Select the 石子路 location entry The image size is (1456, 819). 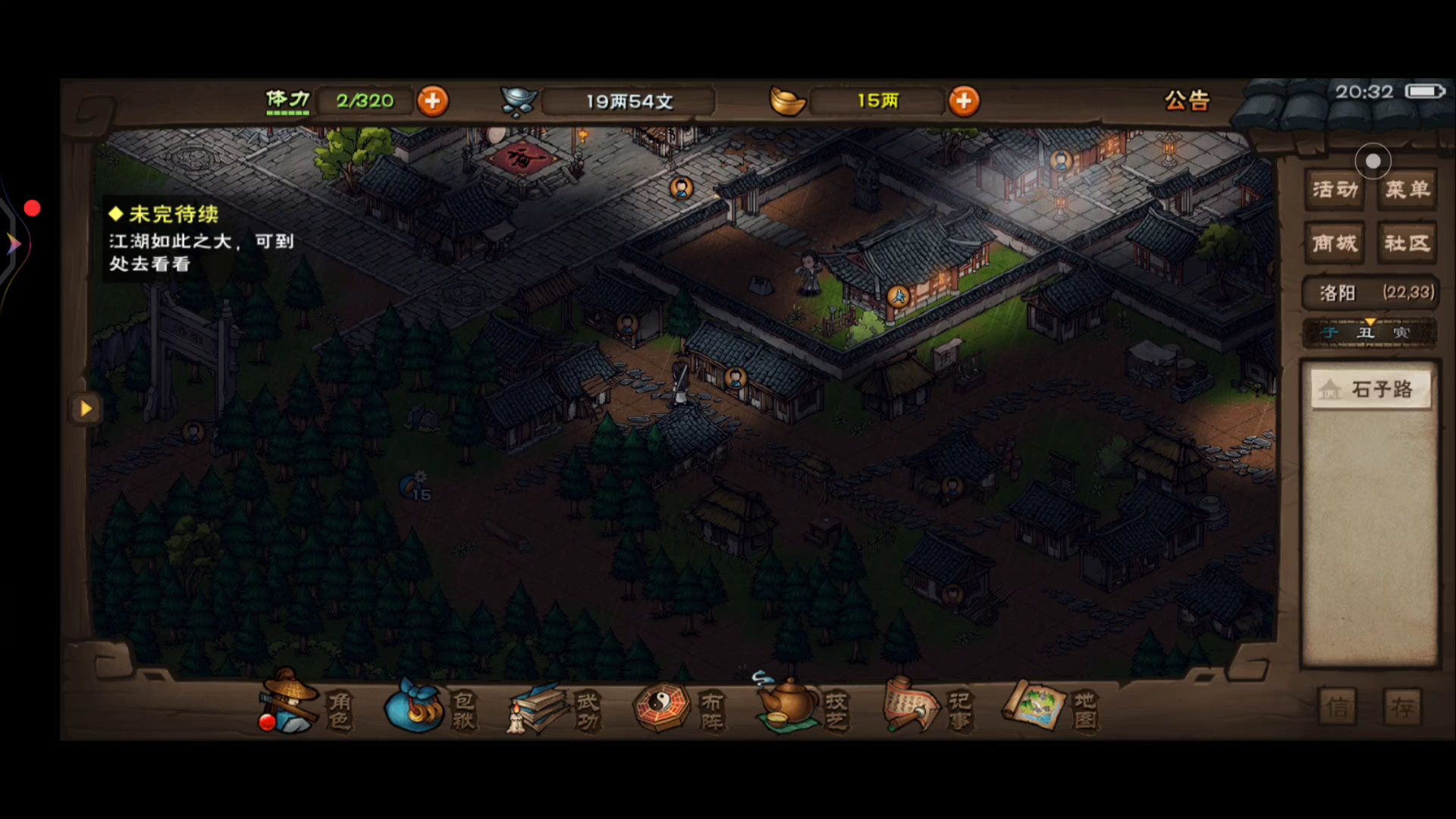(1371, 390)
